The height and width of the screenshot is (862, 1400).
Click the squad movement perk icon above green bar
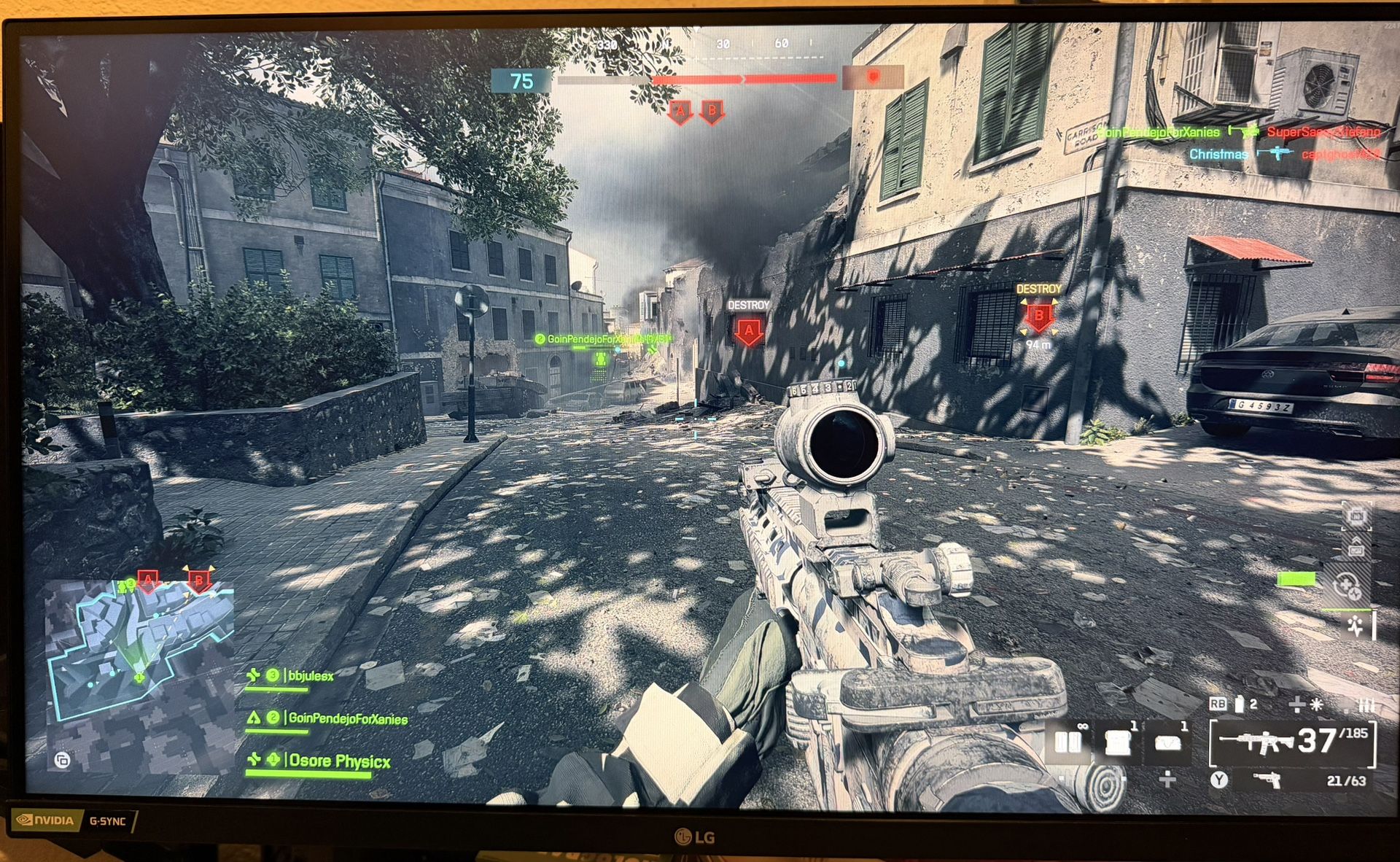coord(1355,626)
